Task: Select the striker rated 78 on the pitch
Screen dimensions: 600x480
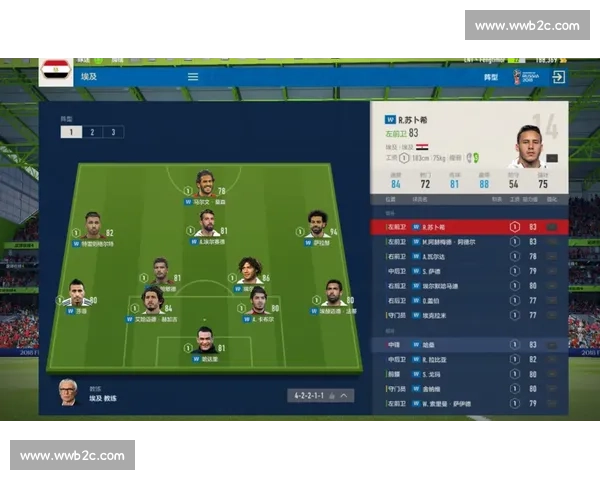Action: 205,184
